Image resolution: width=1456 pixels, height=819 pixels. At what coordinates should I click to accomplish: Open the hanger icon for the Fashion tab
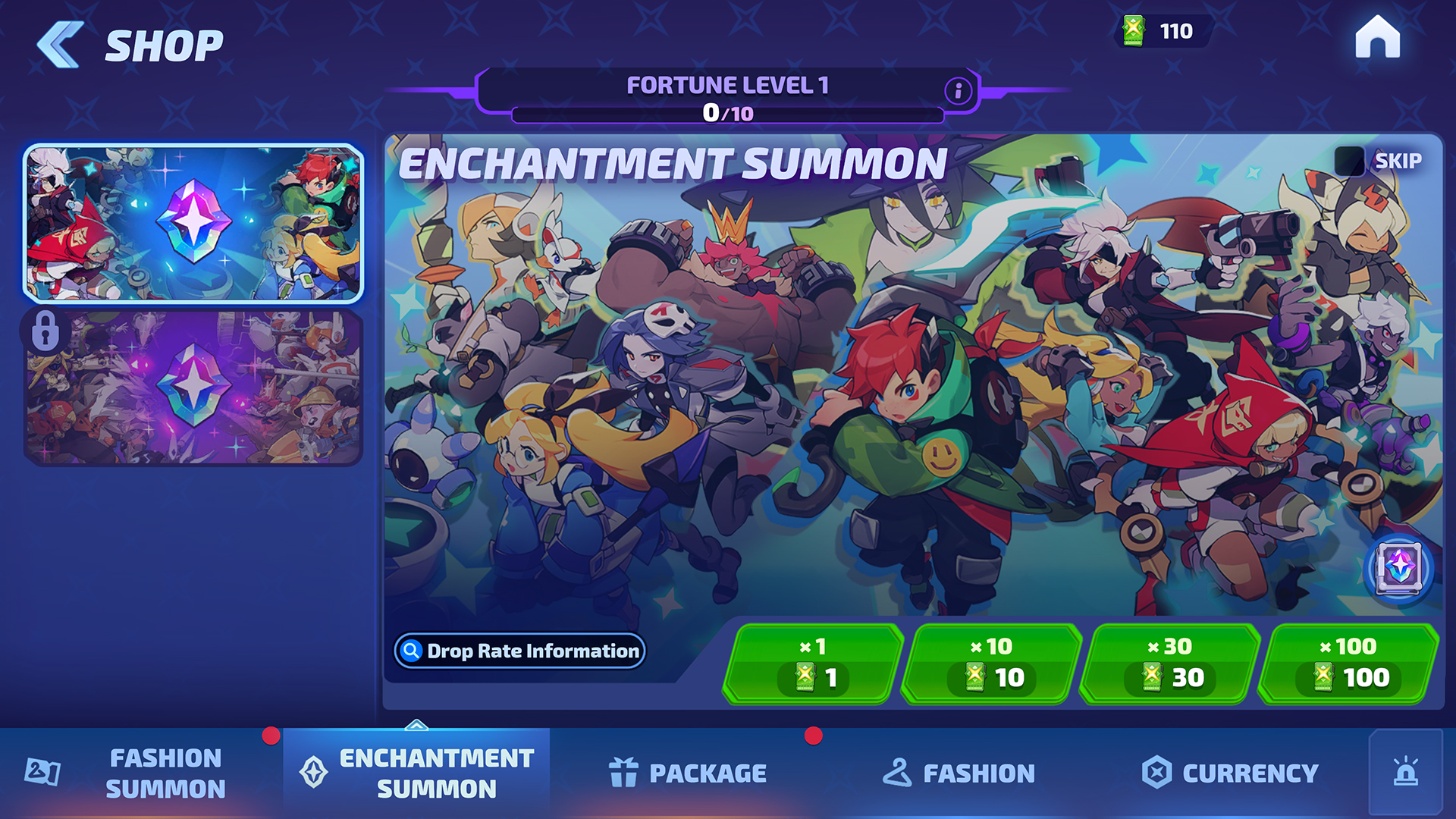pos(898,772)
